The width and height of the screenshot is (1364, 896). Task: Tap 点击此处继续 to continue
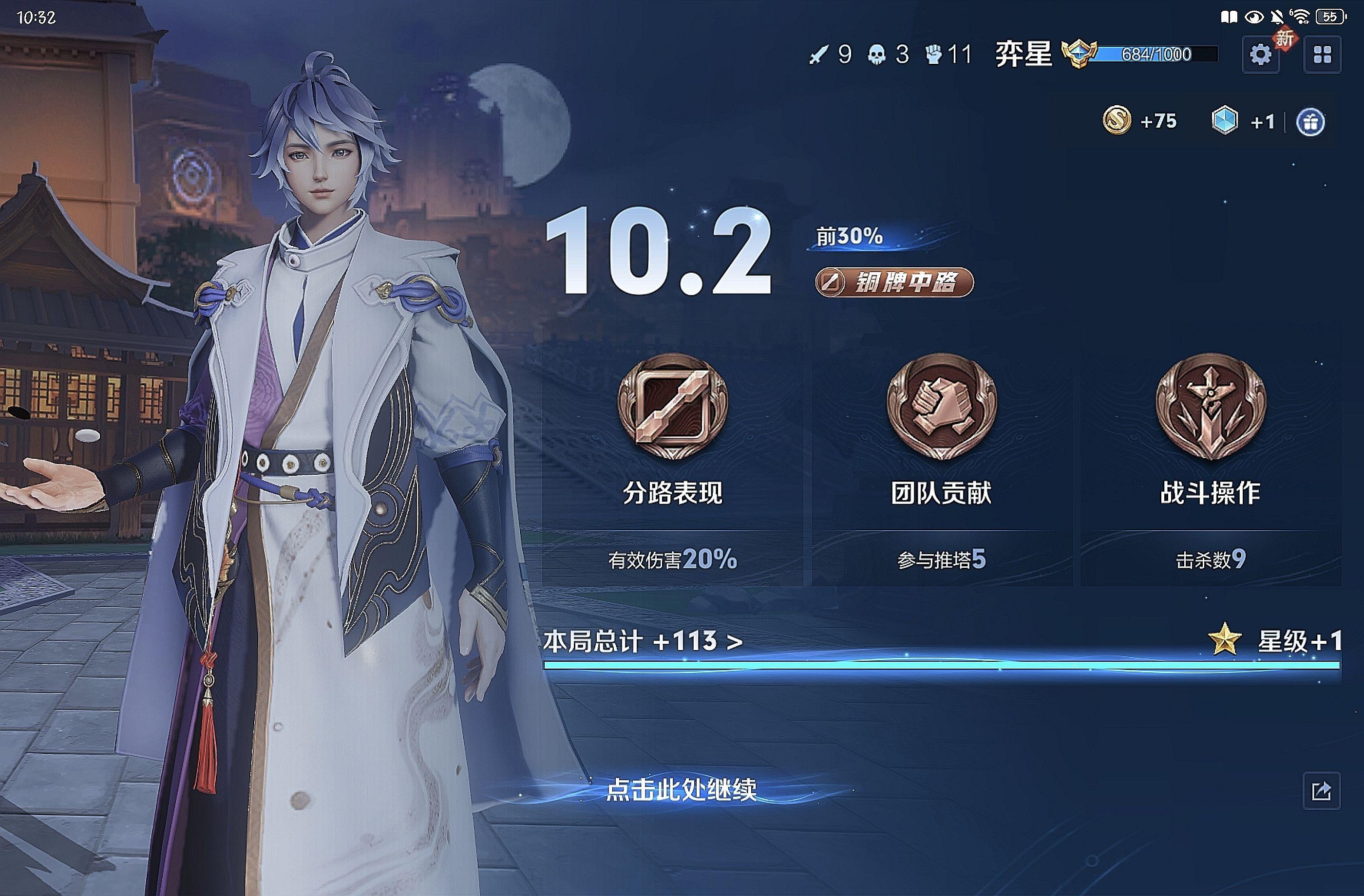coord(681,790)
